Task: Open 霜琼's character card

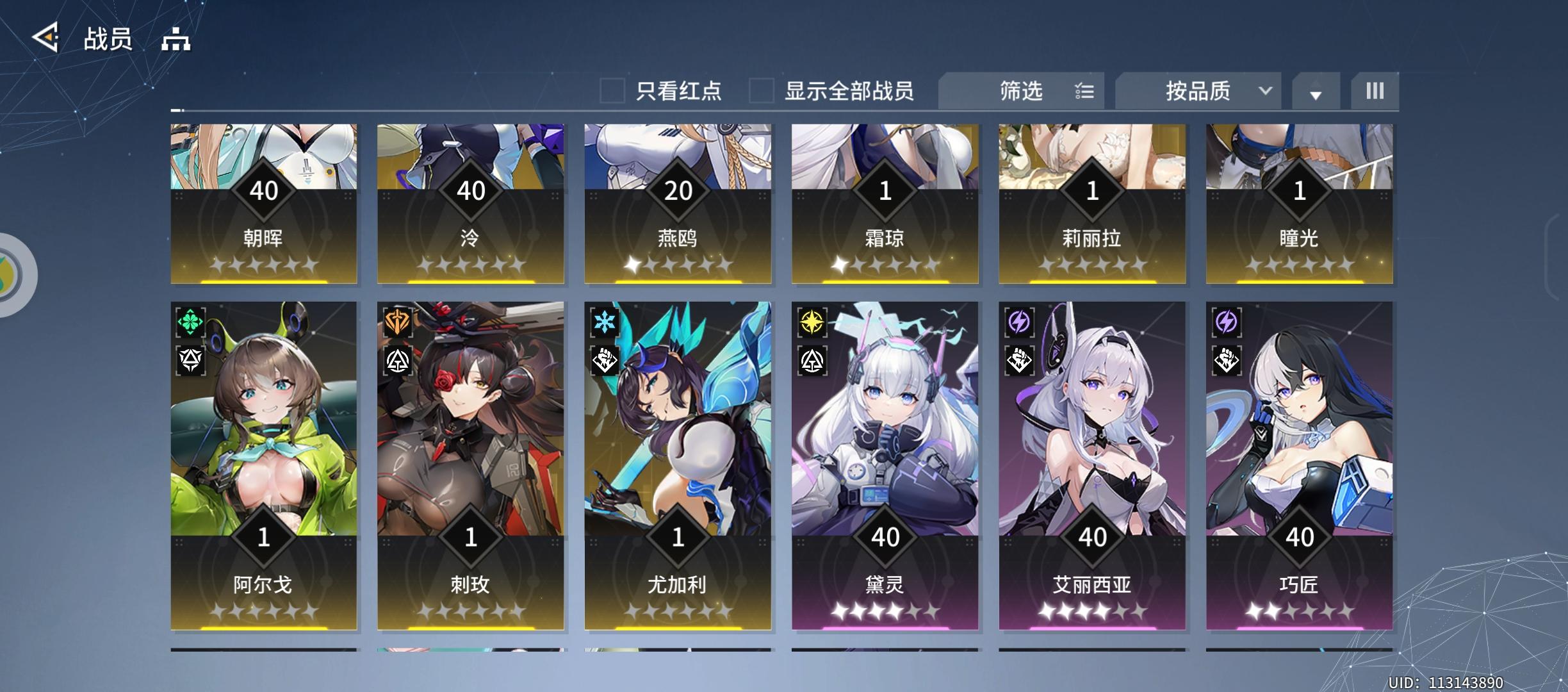Action: click(886, 205)
